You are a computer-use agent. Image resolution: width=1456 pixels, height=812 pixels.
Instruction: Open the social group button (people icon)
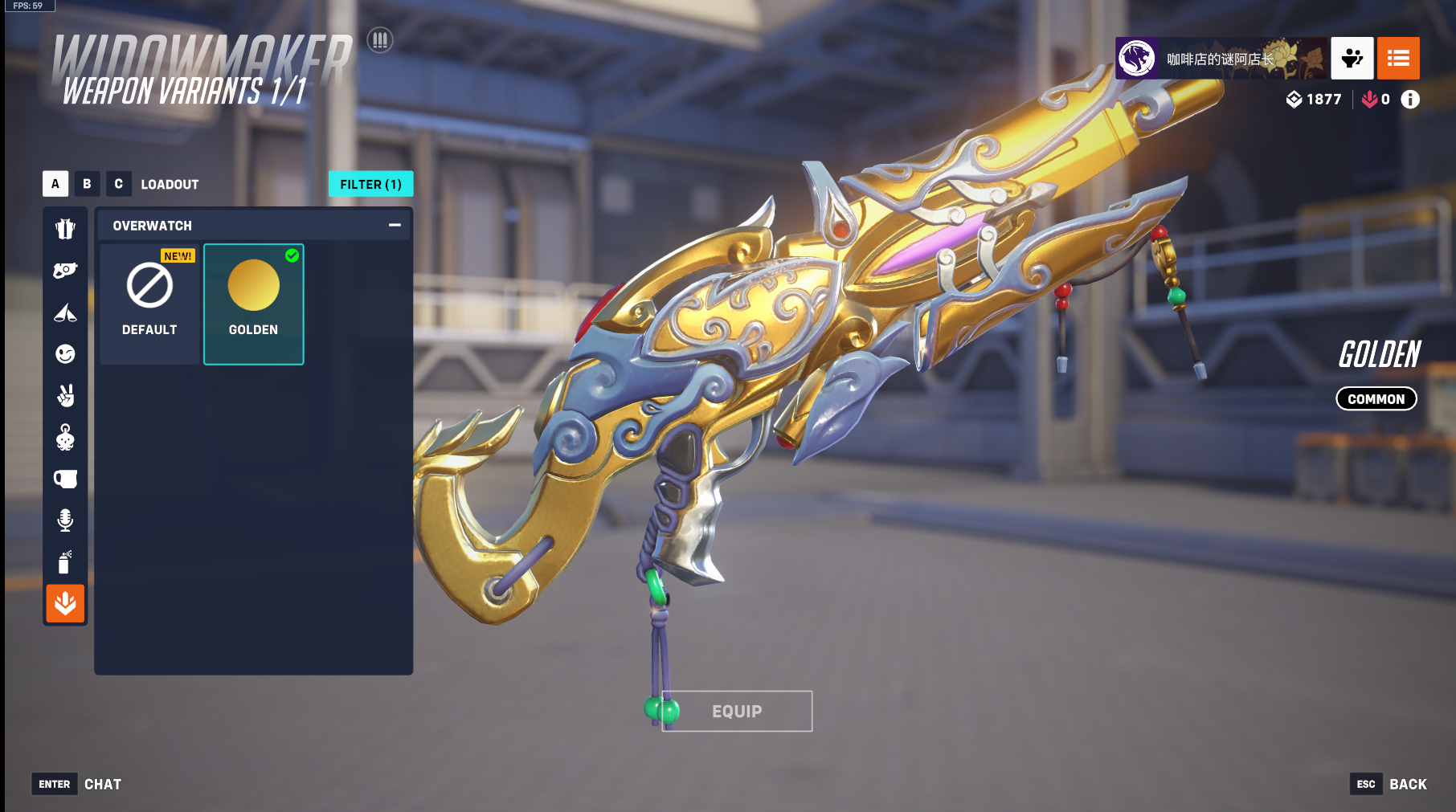1352,58
